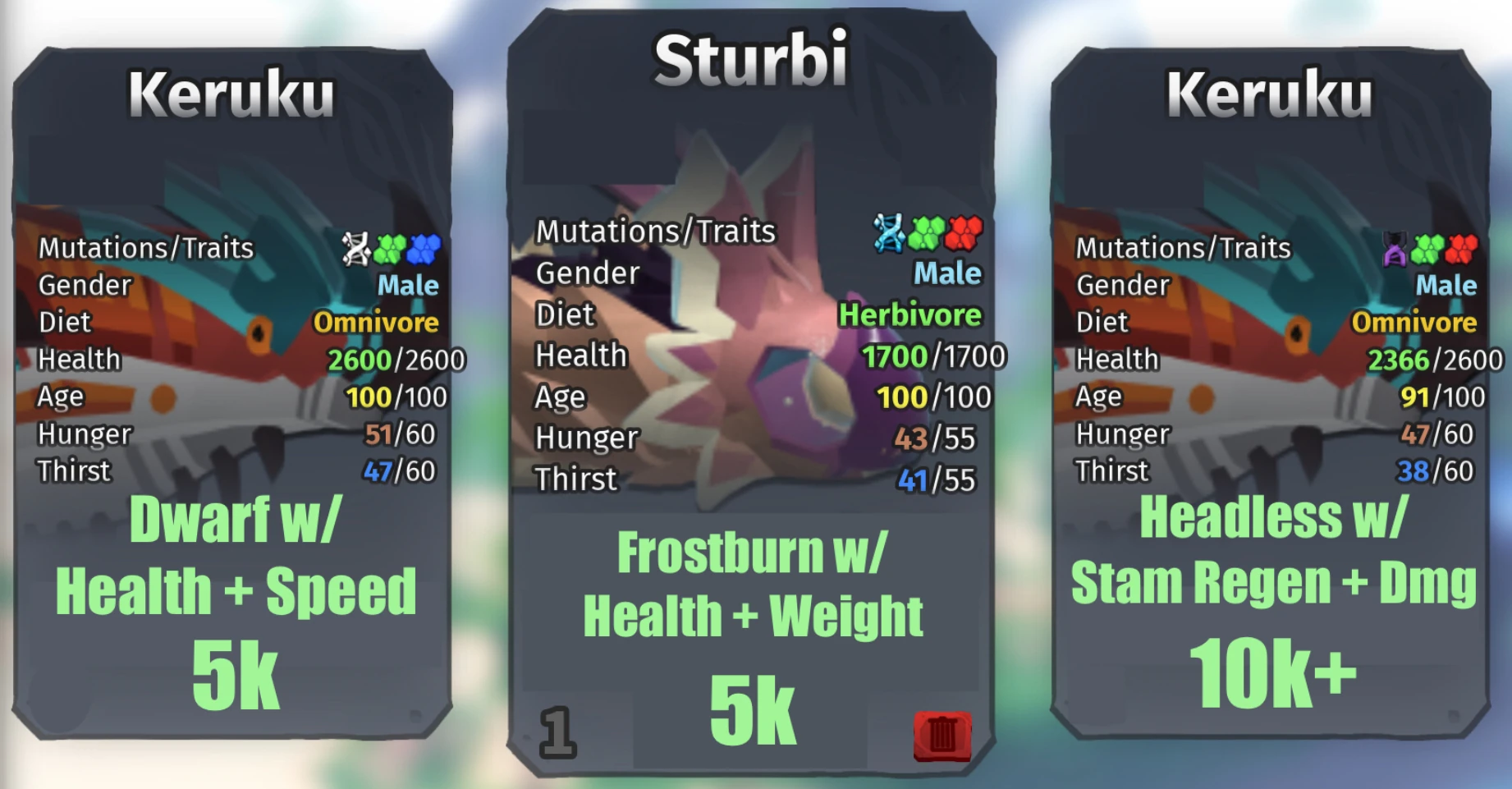Expand the Mutations/Traits section on left Keruku
The height and width of the screenshot is (789, 1512).
[x=148, y=248]
